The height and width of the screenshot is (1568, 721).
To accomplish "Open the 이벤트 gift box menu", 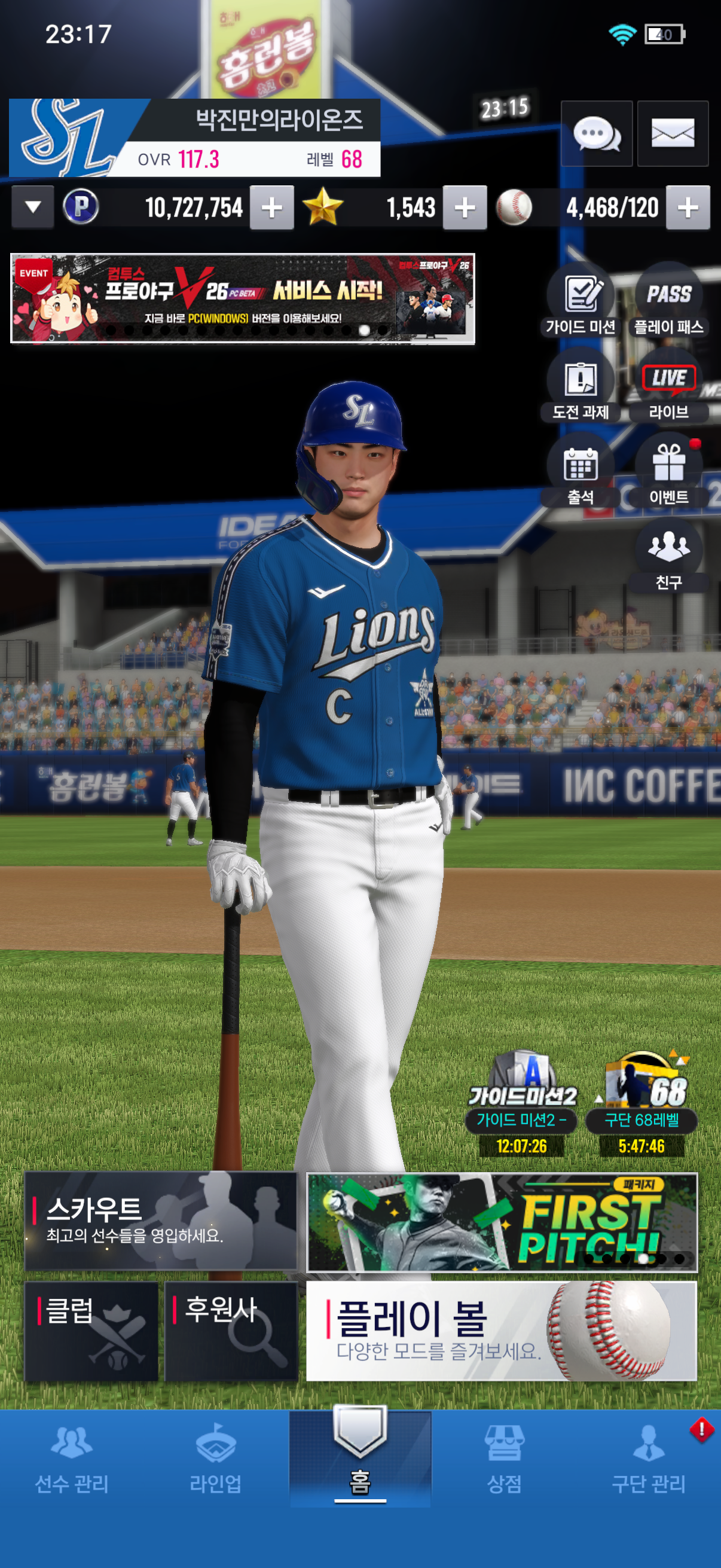I will tap(668, 472).
